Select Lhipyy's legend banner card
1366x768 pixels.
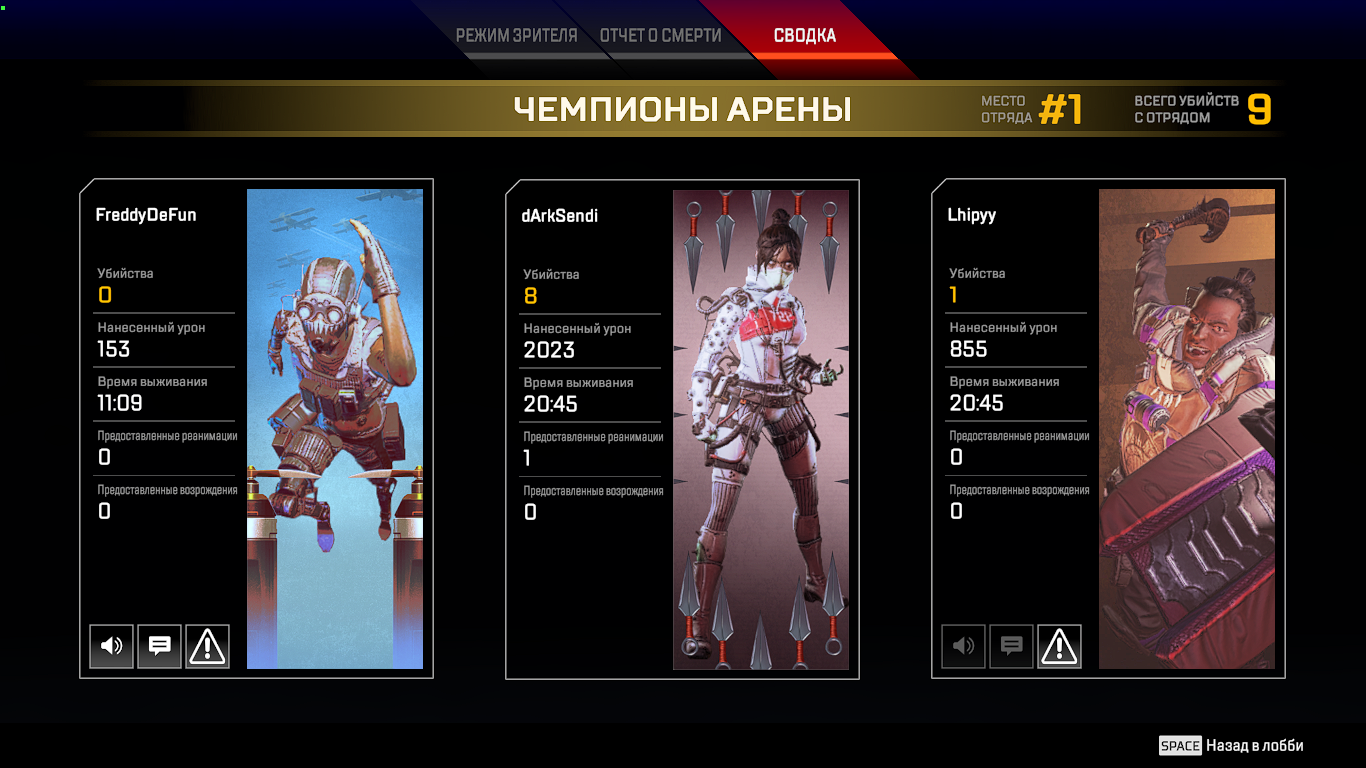tap(1187, 429)
